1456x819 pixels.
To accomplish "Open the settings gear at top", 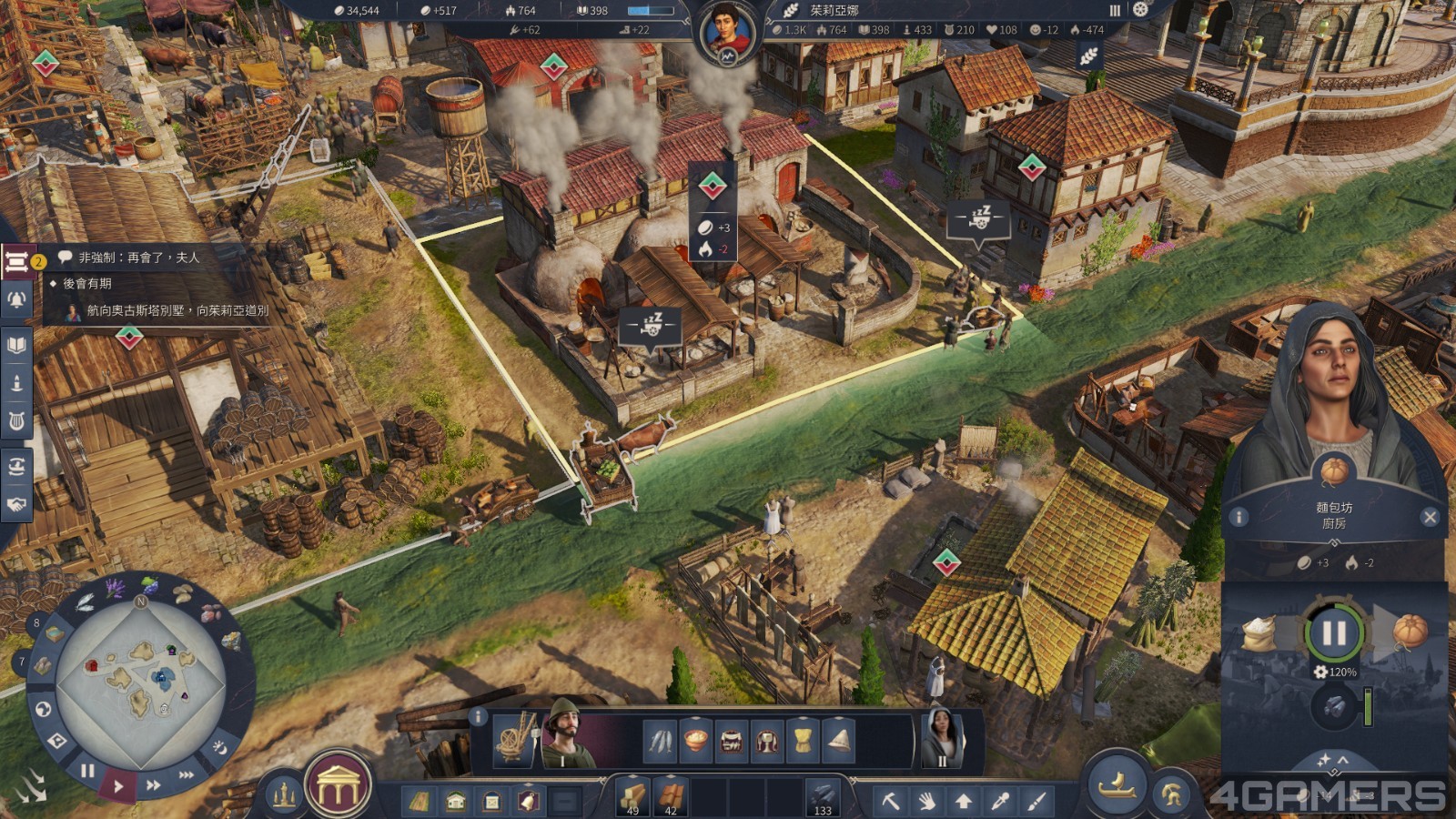I will 1141,10.
